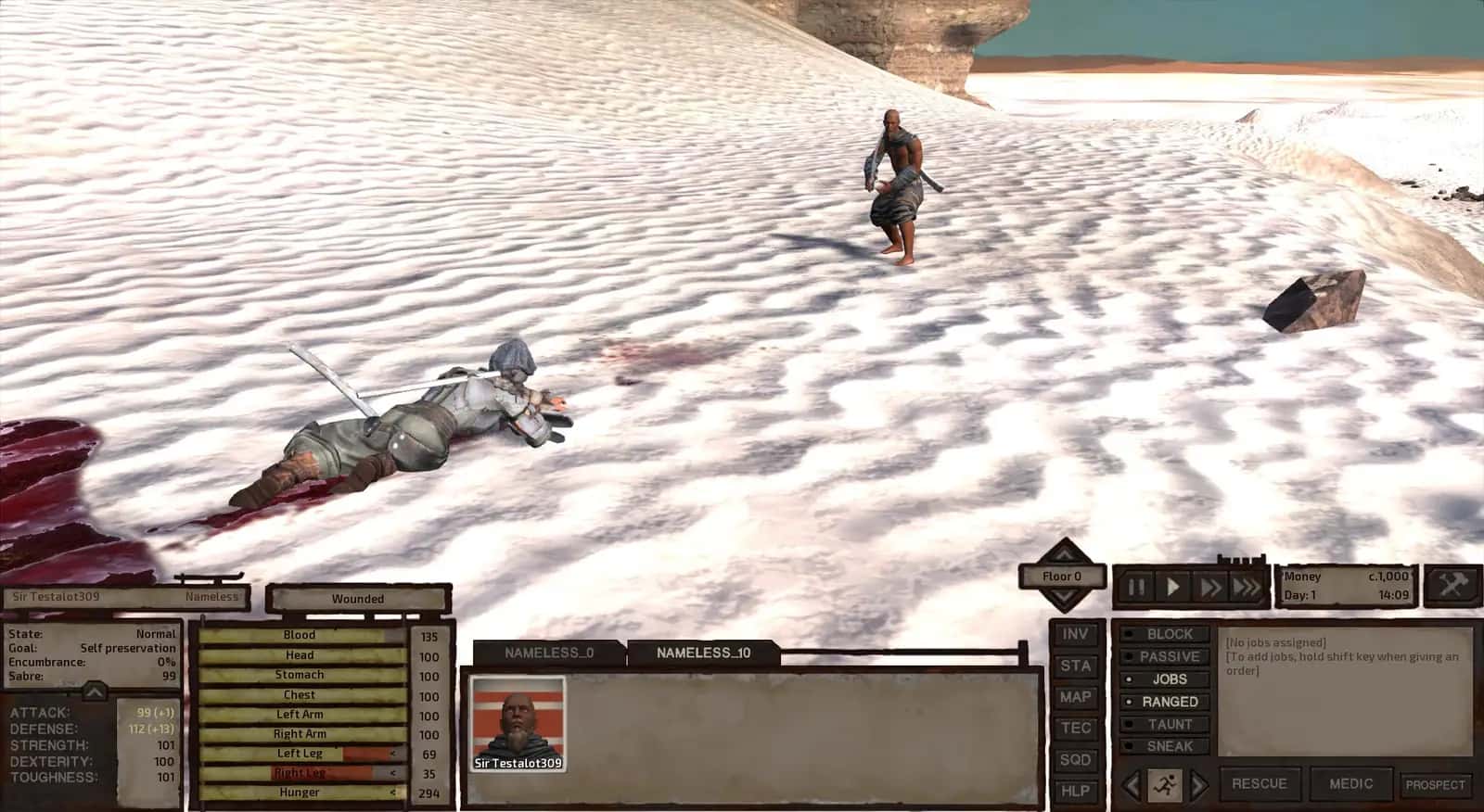Turn on PASSIVE mode
This screenshot has height=812, width=1484.
click(1167, 656)
